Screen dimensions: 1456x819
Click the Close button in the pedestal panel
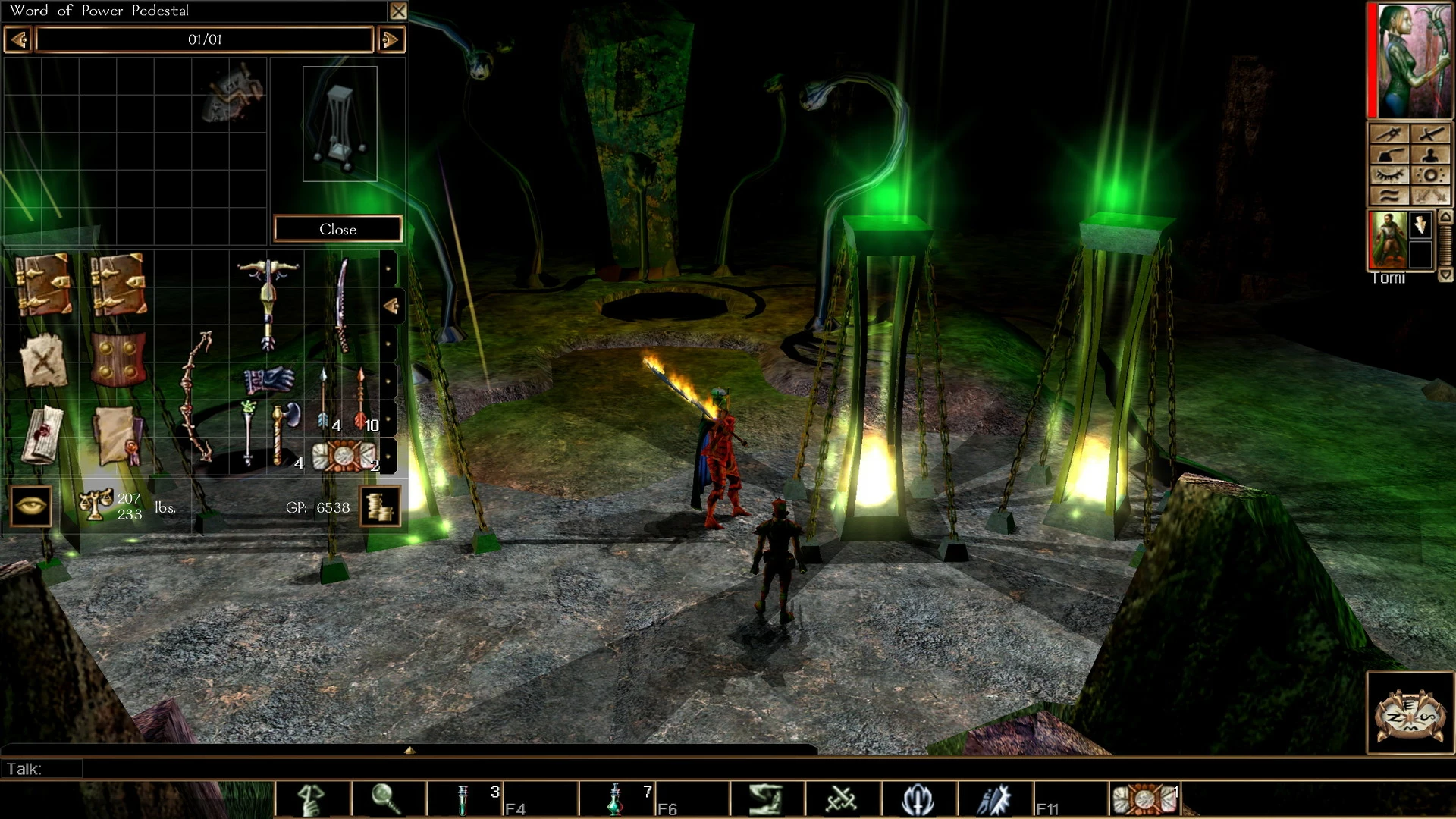coord(337,229)
